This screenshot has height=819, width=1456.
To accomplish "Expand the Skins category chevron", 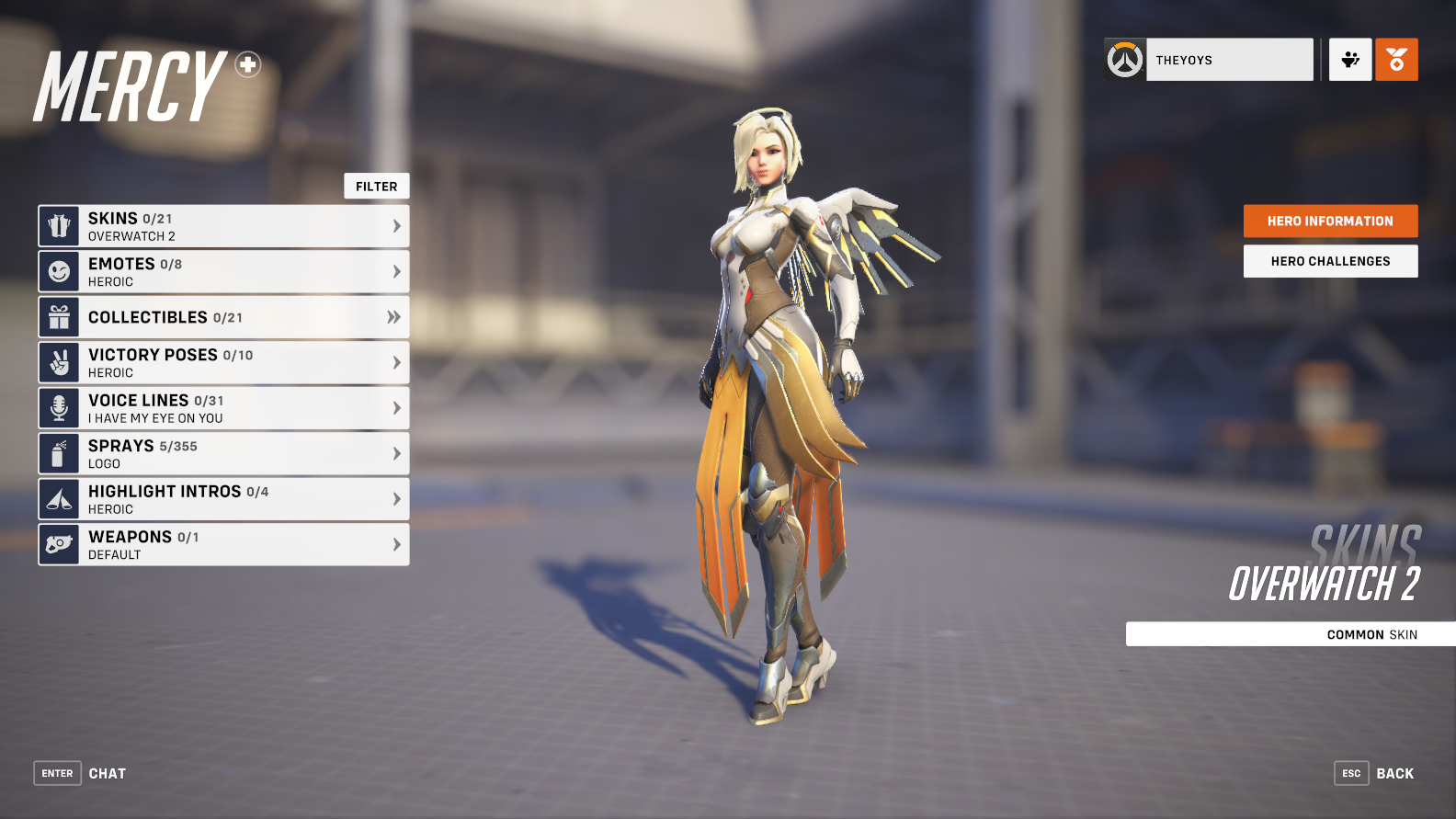I will point(396,225).
